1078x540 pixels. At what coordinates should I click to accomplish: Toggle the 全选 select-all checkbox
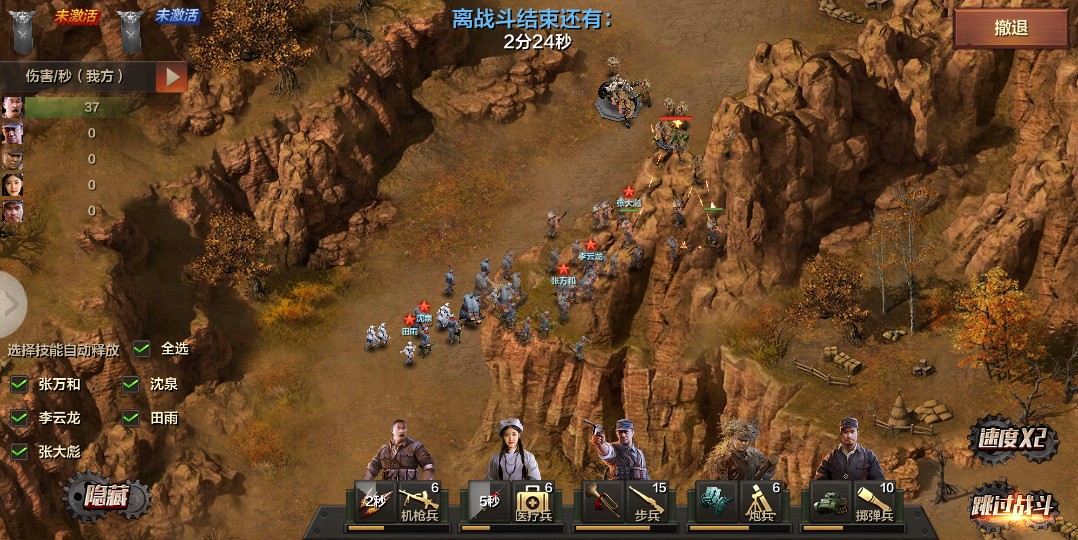[143, 349]
